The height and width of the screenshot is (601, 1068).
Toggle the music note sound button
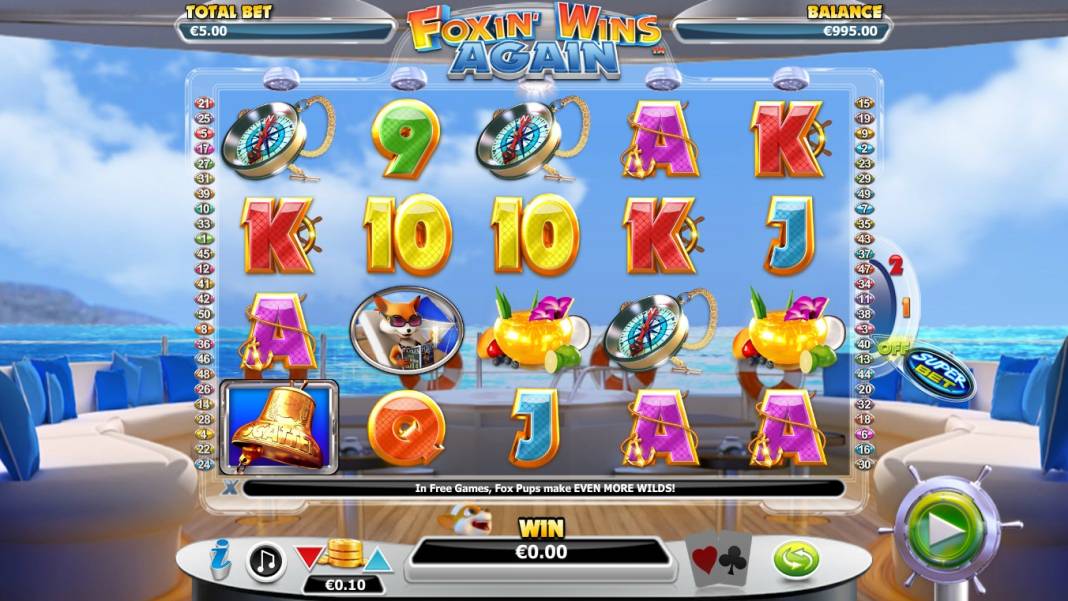click(x=265, y=561)
